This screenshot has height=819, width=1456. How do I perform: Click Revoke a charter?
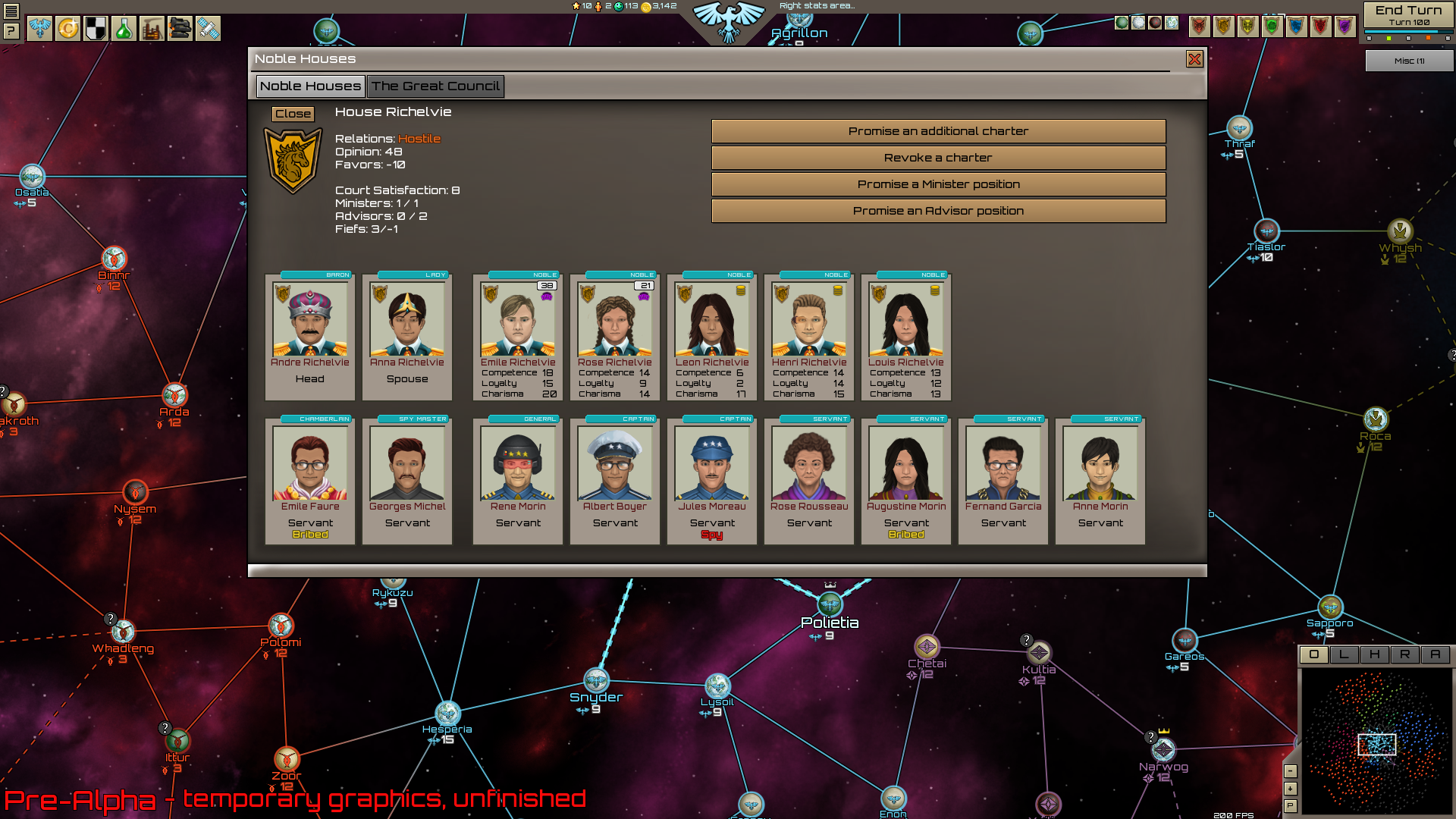937,158
